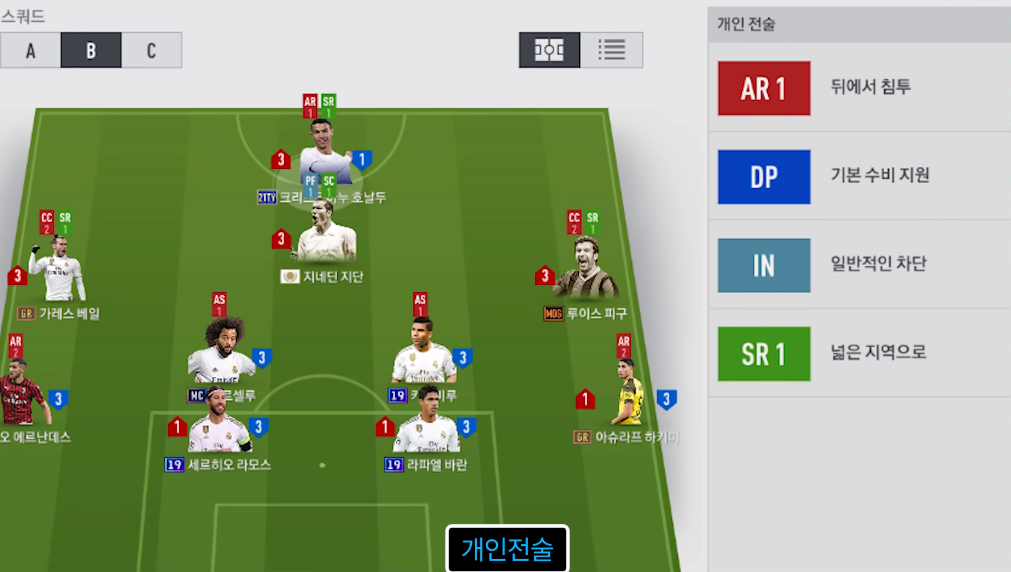1011x572 pixels.
Task: Select squad tab B
Action: (x=91, y=50)
